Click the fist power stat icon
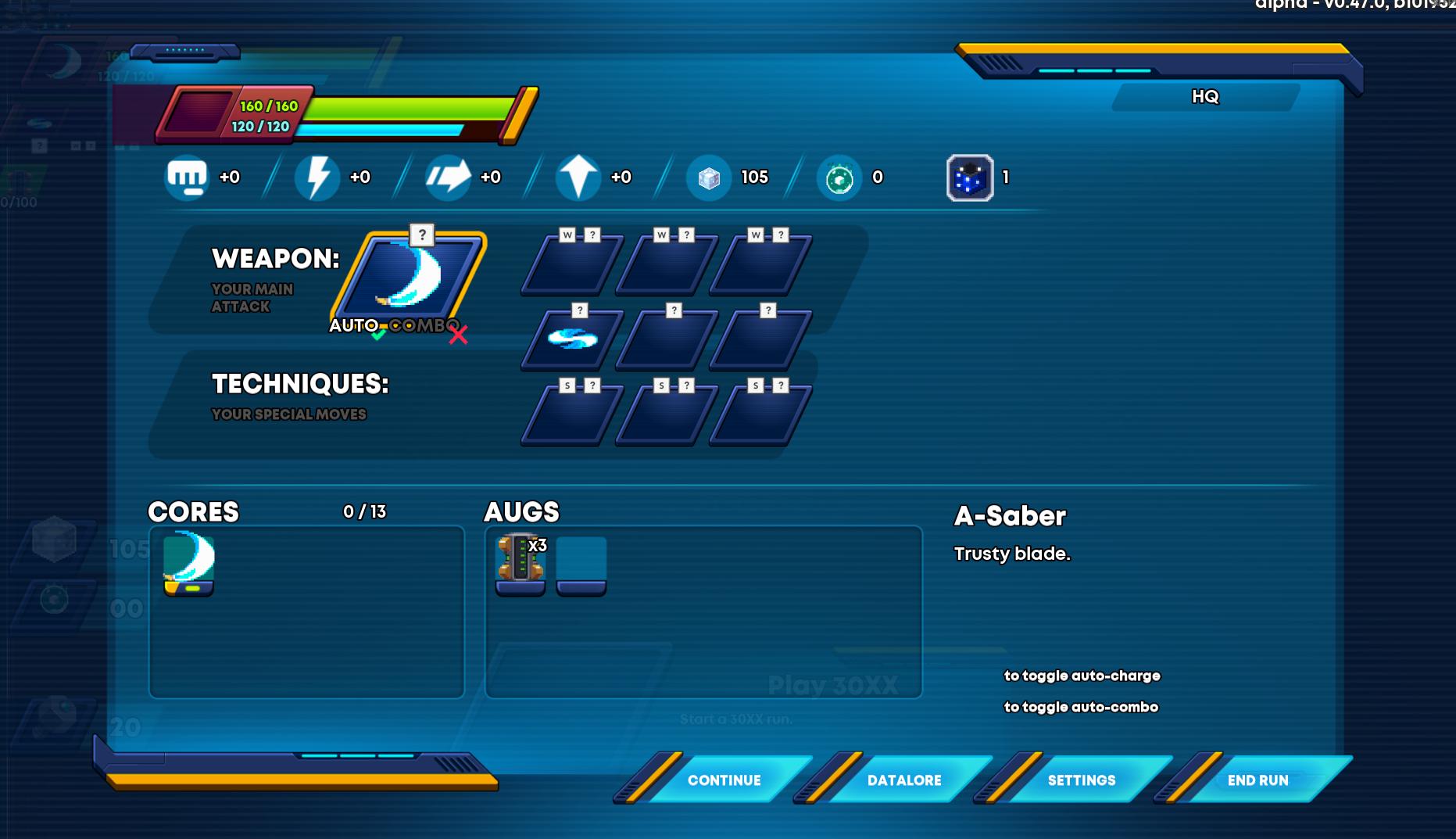Image resolution: width=1456 pixels, height=839 pixels. pos(187,177)
